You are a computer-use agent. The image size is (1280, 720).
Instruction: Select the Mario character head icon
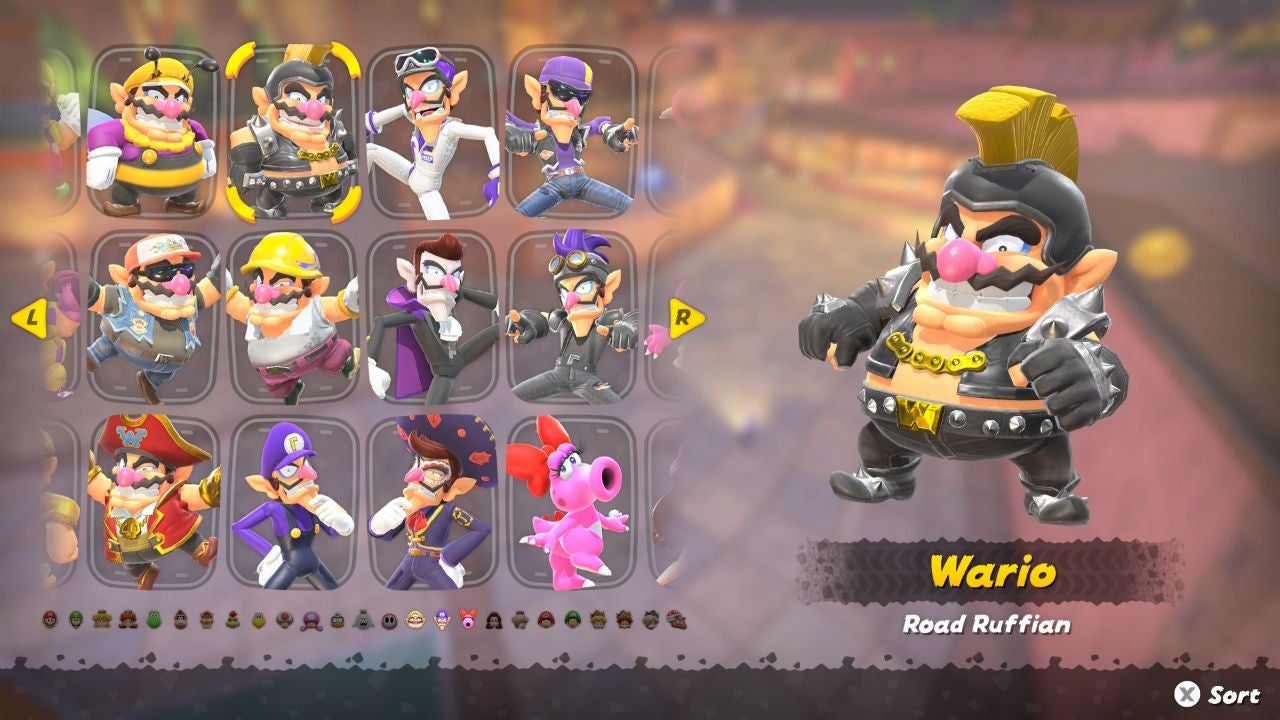click(48, 620)
